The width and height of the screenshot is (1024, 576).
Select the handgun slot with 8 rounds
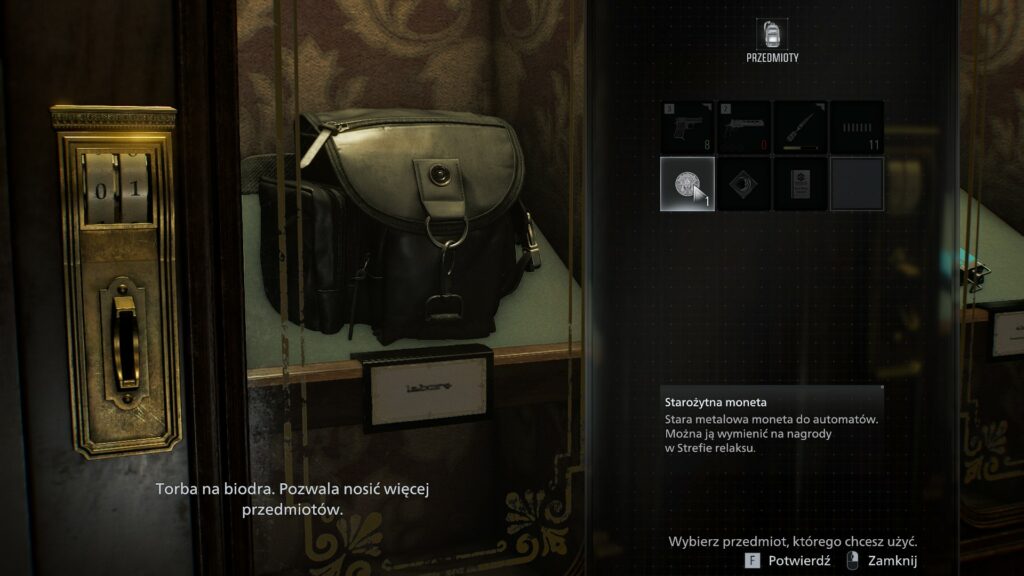687,127
